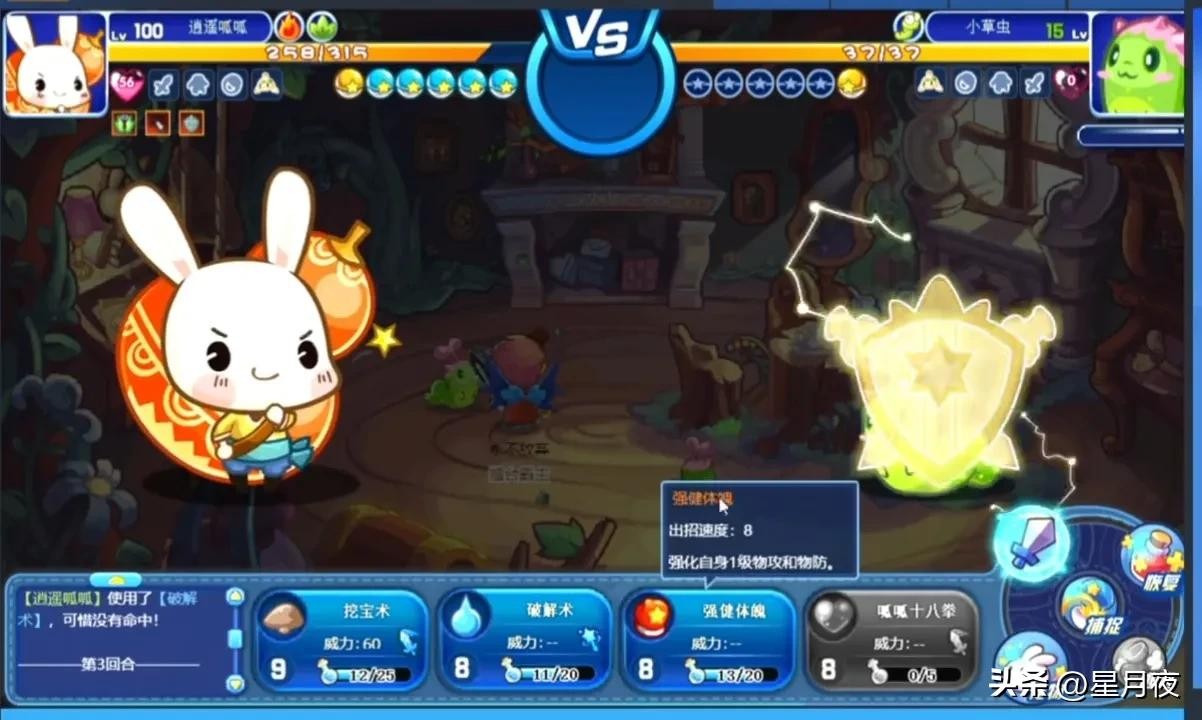Screen dimensions: 1202x720
Task: Click the pink heart 56 status icon
Action: click(127, 85)
